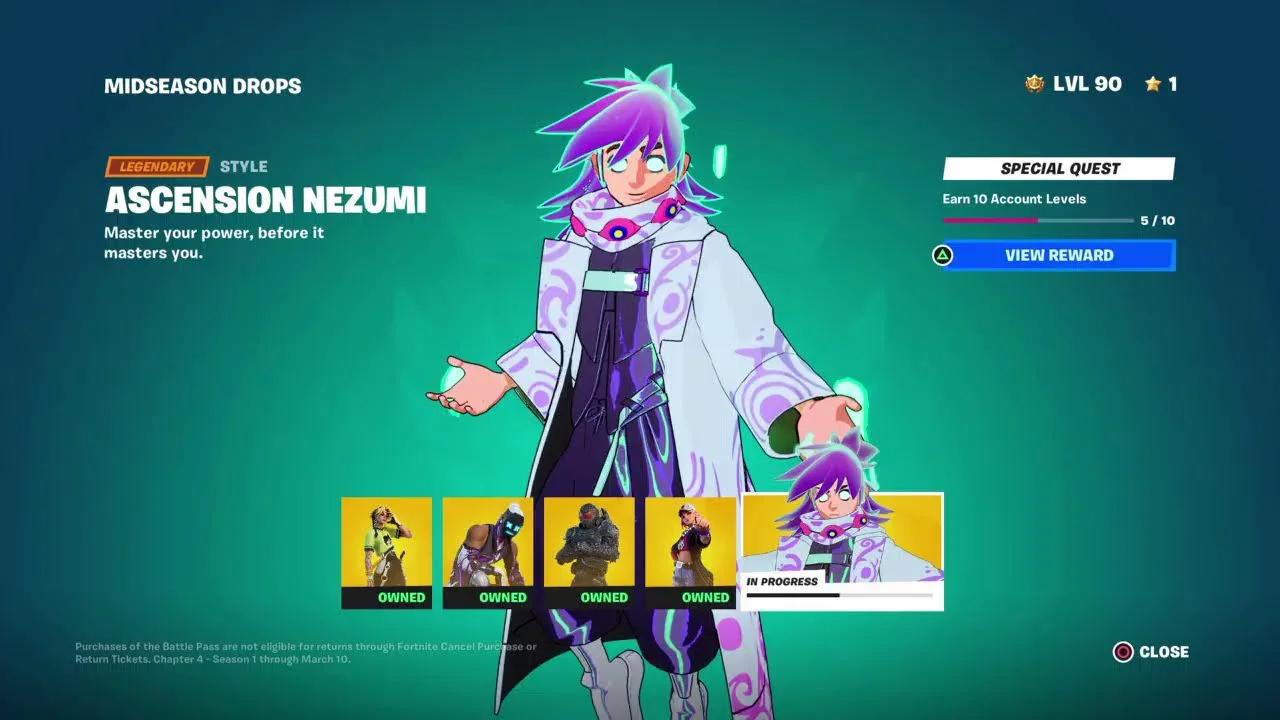Image resolution: width=1280 pixels, height=720 pixels.
Task: Select the ASCENSION NEZUMI title
Action: pyautogui.click(x=264, y=201)
